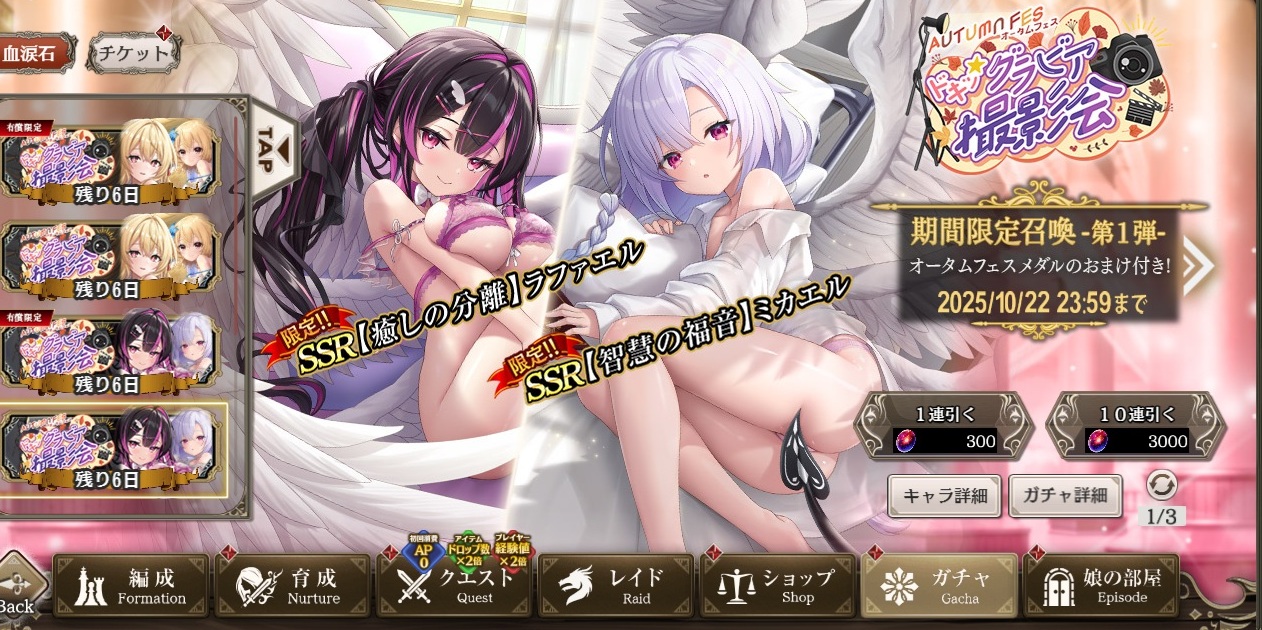The width and height of the screenshot is (1262, 630).
Task: Open the クエスト Quest menu
Action: (454, 586)
